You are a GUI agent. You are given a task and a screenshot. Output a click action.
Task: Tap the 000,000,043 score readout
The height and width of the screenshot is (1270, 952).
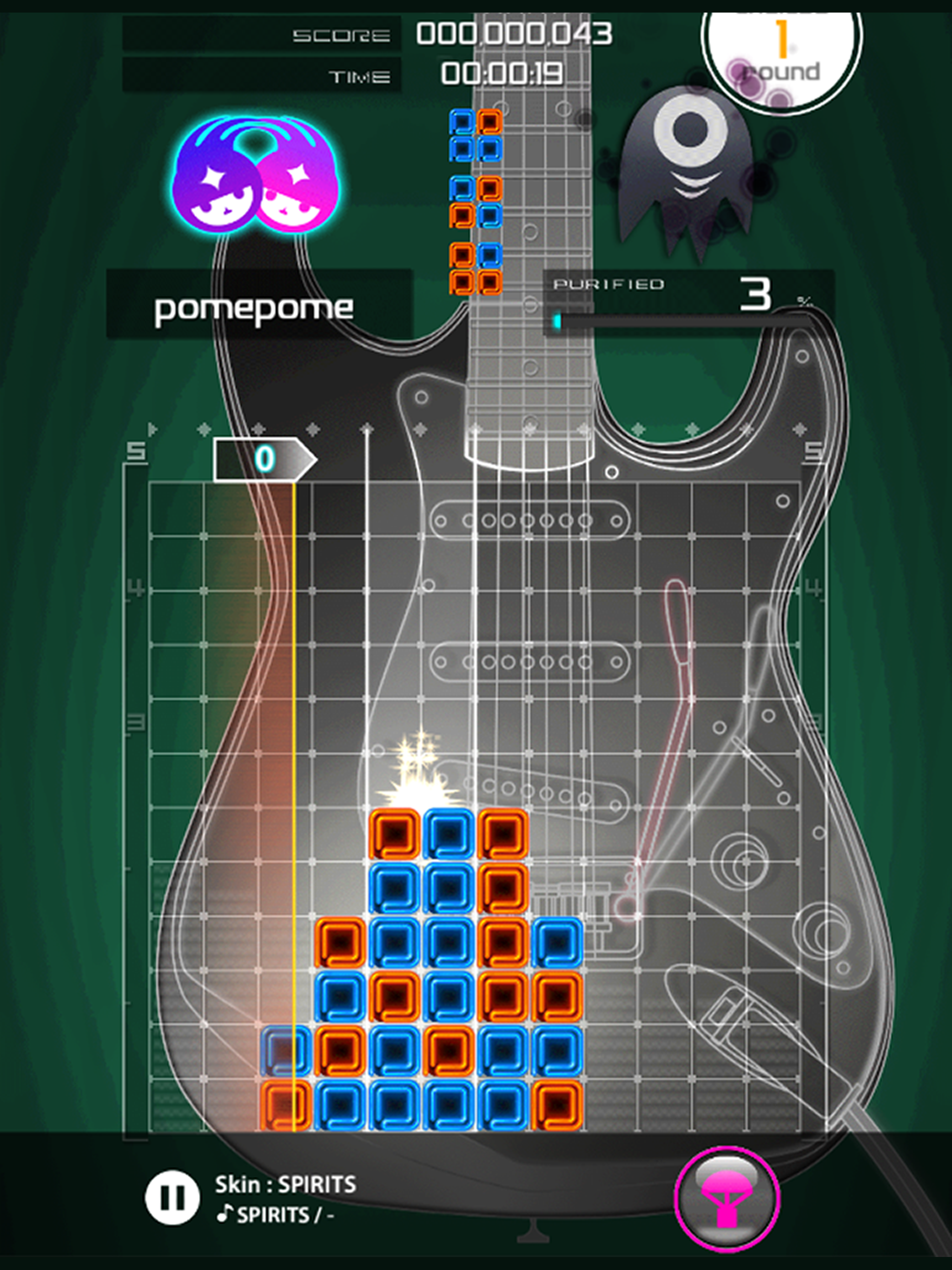(511, 34)
